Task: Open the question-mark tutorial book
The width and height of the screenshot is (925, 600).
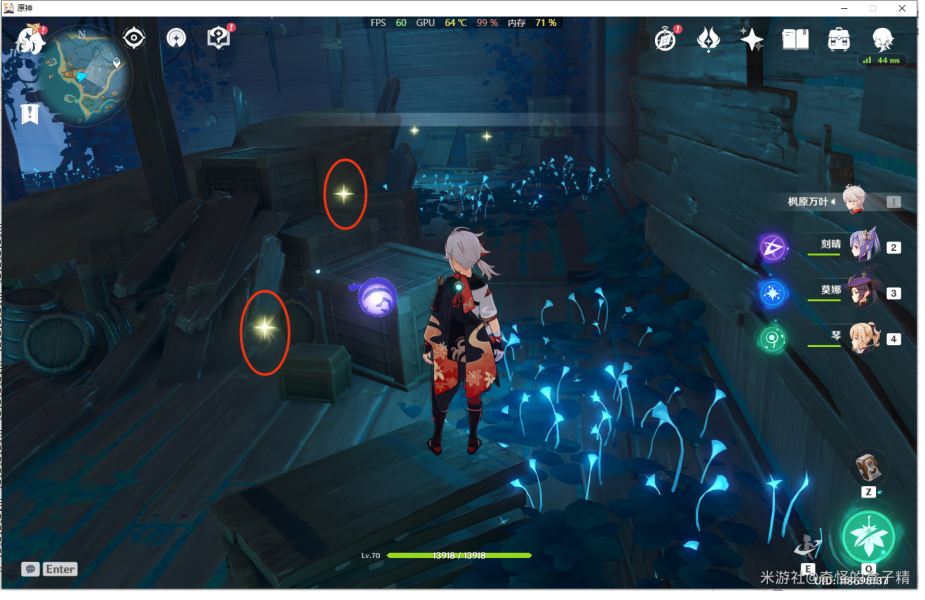Action: click(219, 39)
